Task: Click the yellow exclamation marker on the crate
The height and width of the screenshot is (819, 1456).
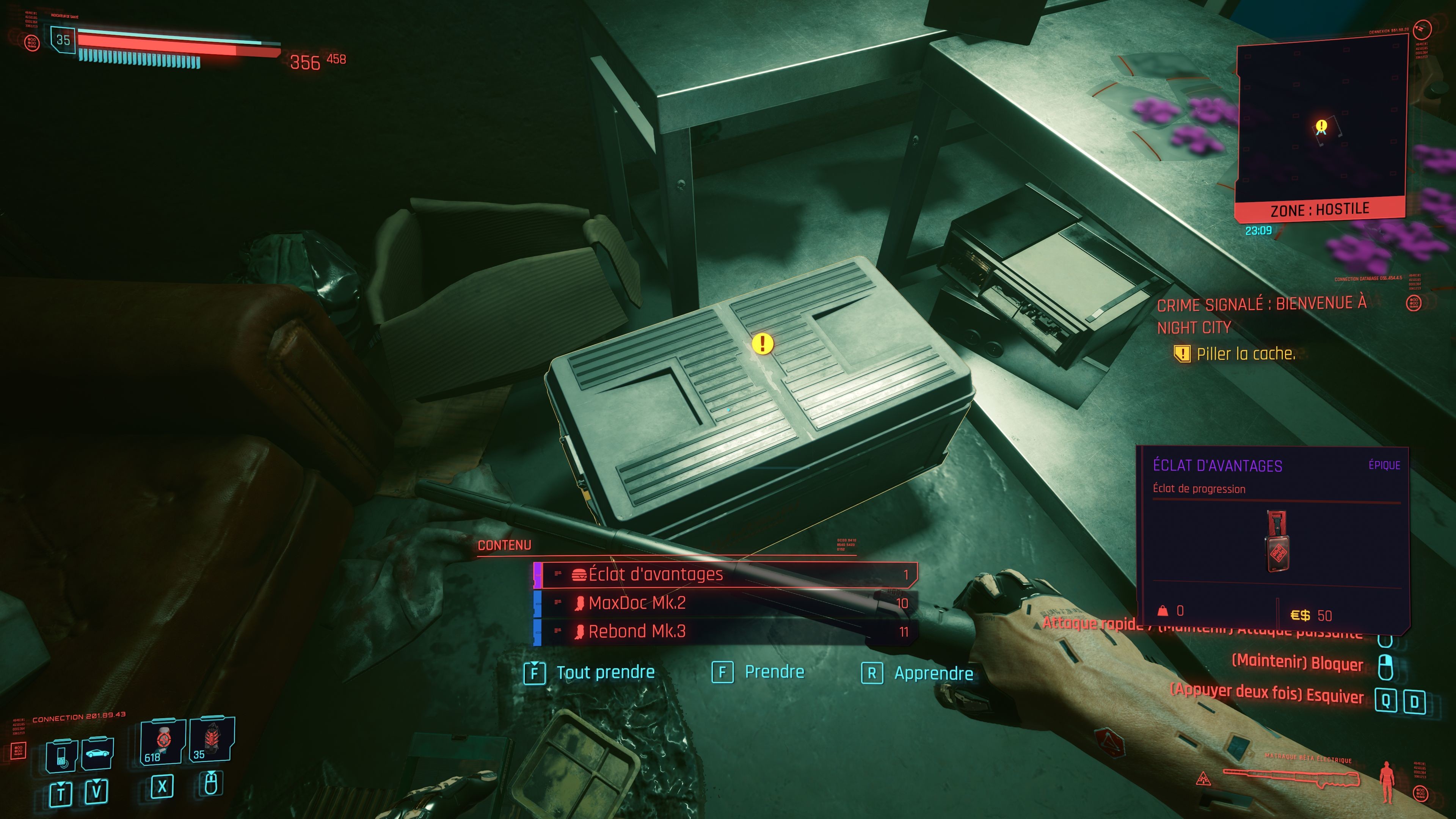Action: (763, 344)
